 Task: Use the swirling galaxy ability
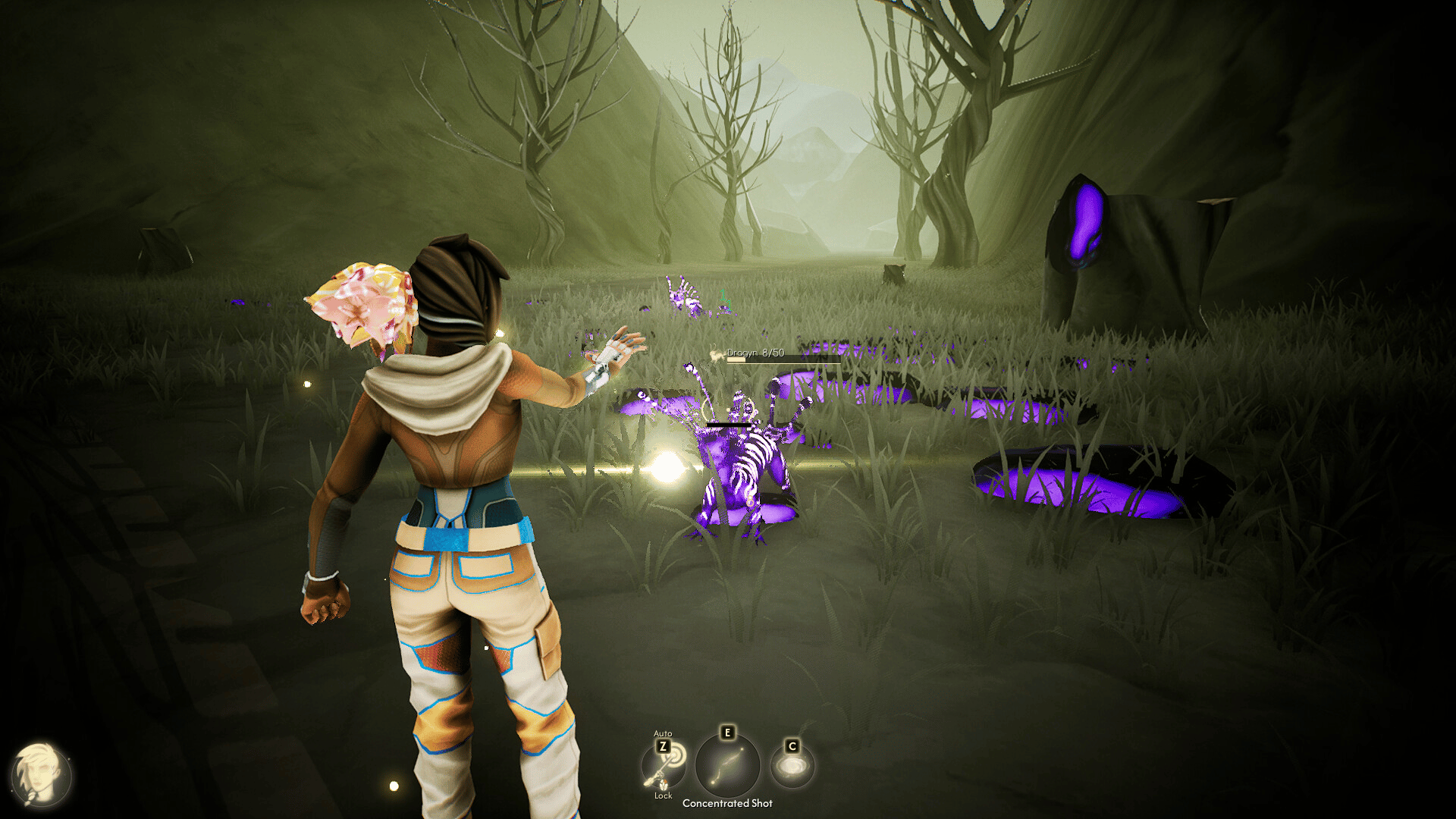(792, 767)
